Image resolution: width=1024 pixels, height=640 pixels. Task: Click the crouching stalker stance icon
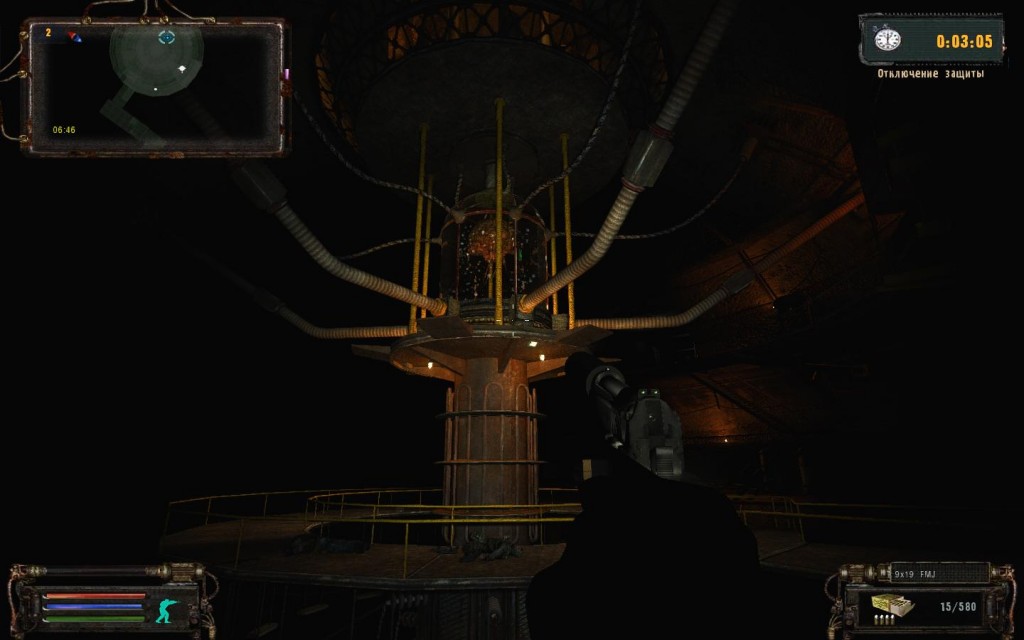pyautogui.click(x=165, y=607)
